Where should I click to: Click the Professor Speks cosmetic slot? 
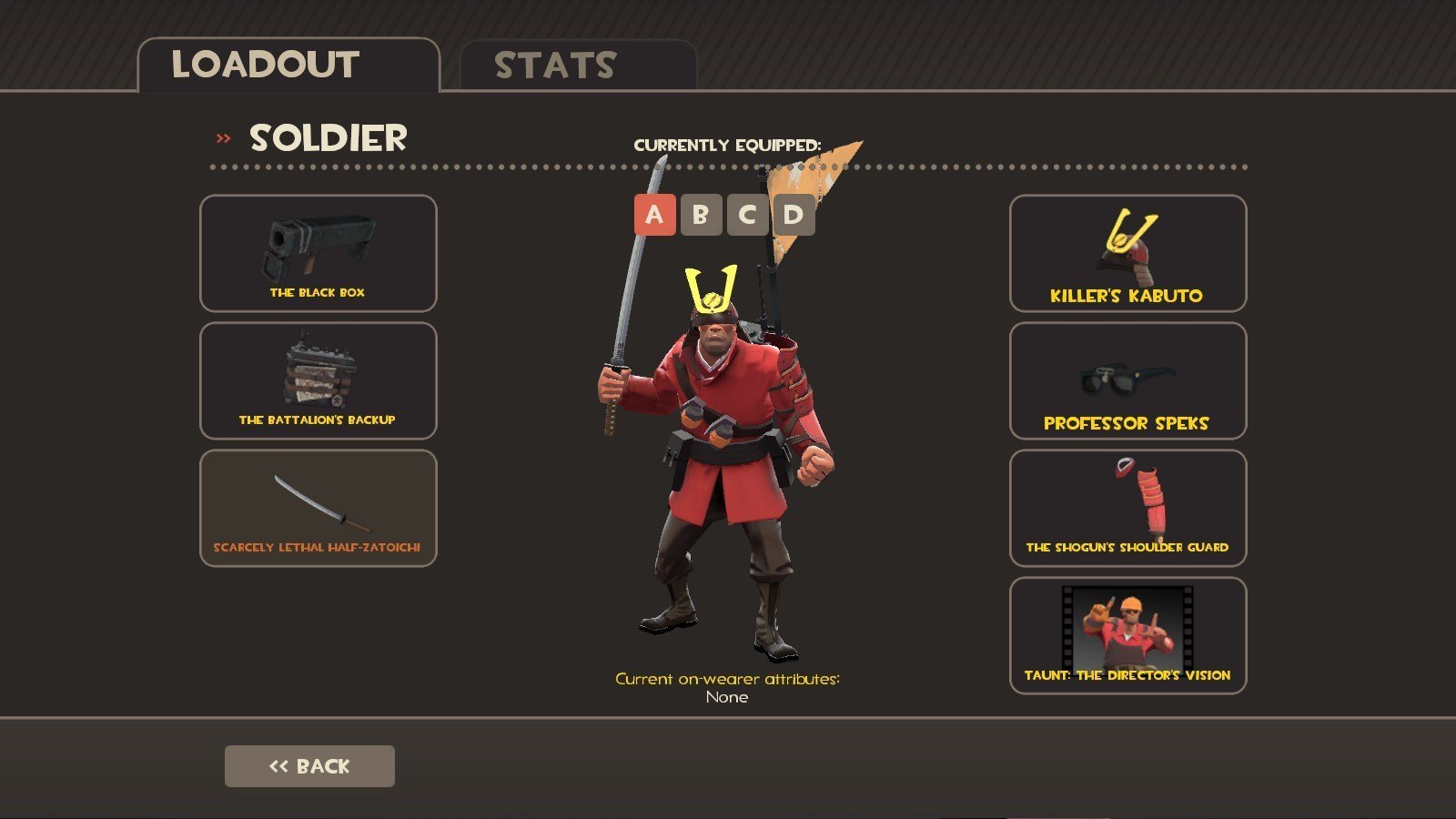1127,380
